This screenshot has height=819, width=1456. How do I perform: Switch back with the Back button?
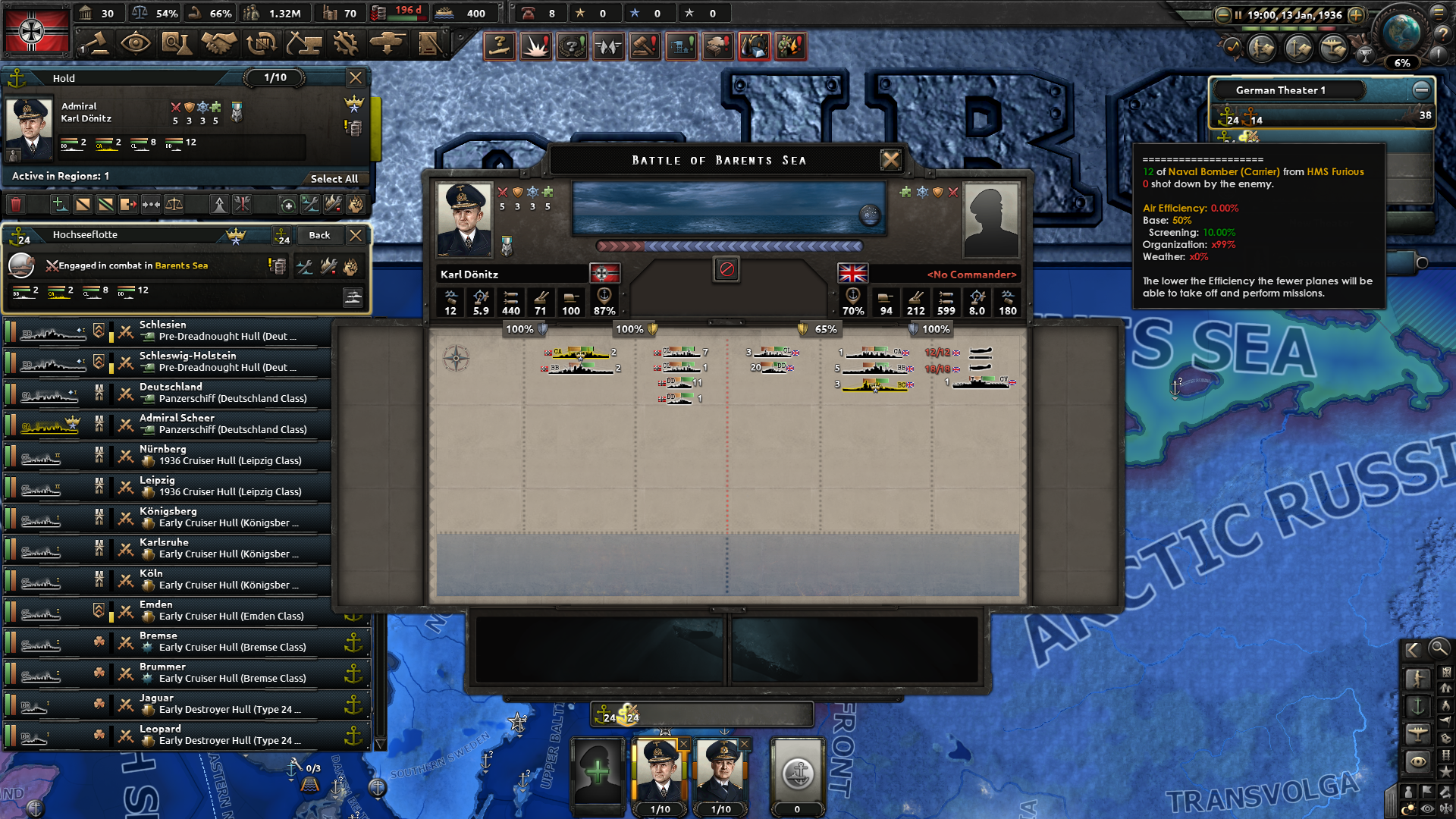point(319,236)
